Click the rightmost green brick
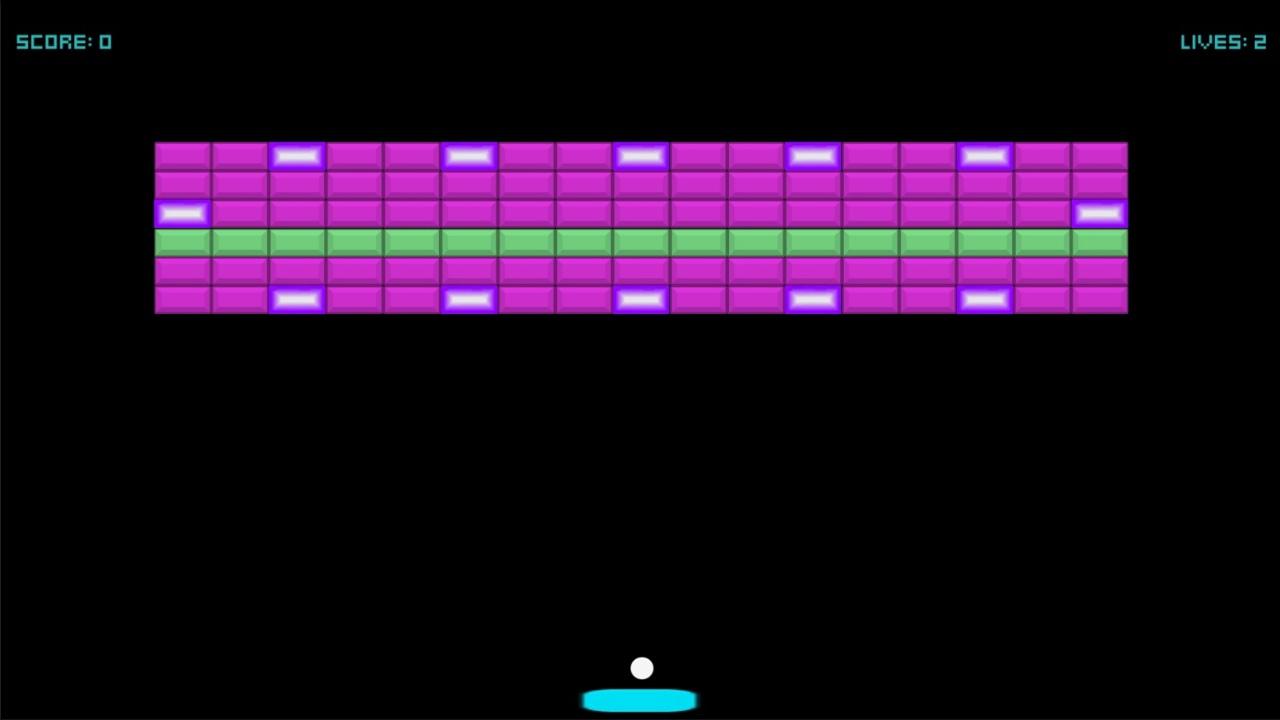 1099,241
